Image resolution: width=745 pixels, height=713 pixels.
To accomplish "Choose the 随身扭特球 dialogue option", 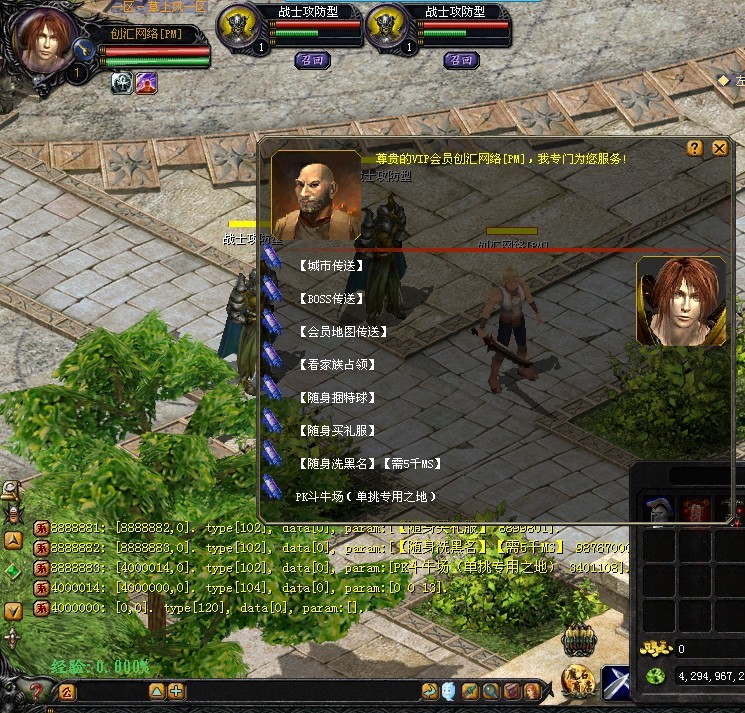I will click(x=336, y=398).
